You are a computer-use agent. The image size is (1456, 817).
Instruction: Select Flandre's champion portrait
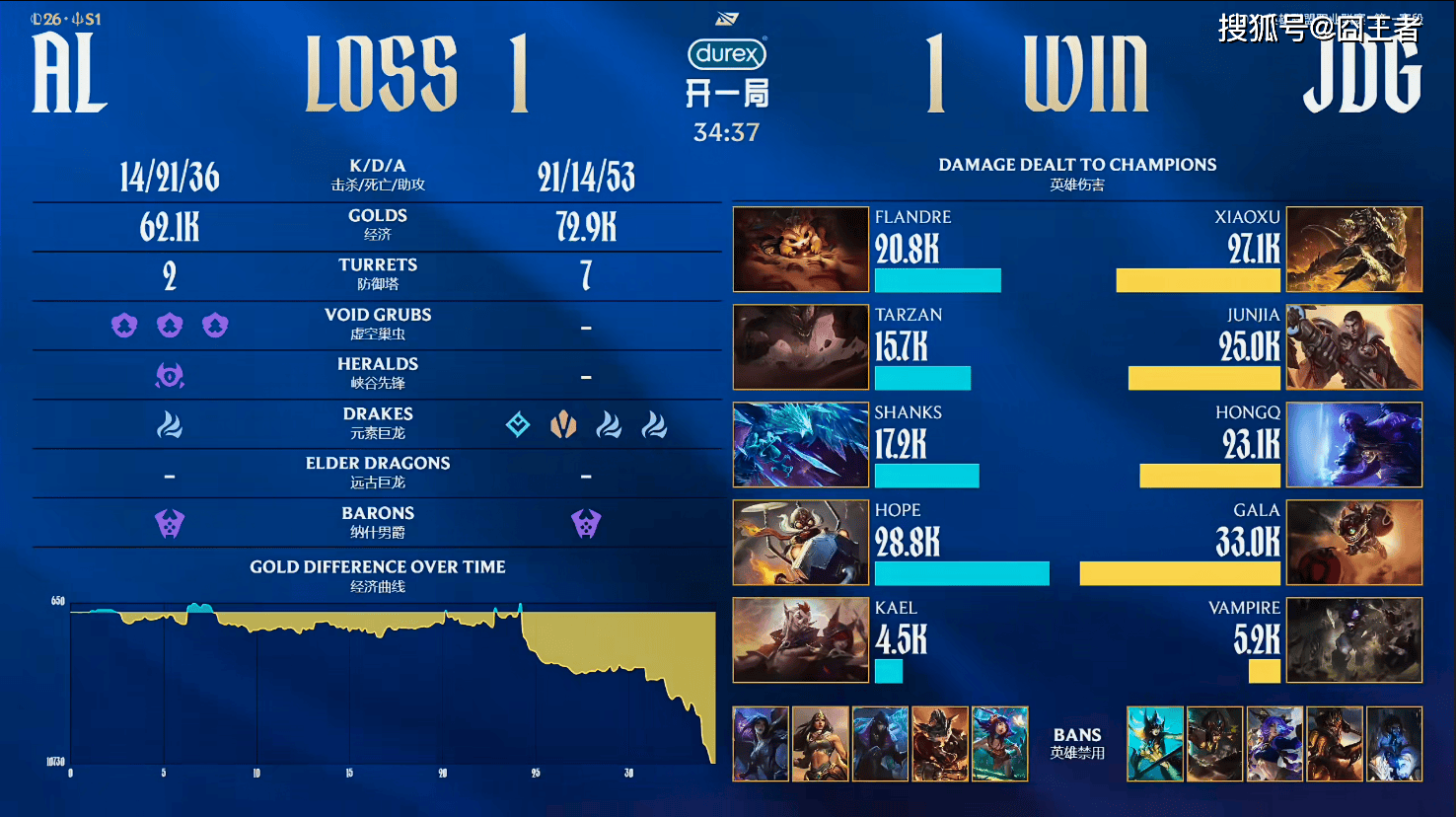800,249
